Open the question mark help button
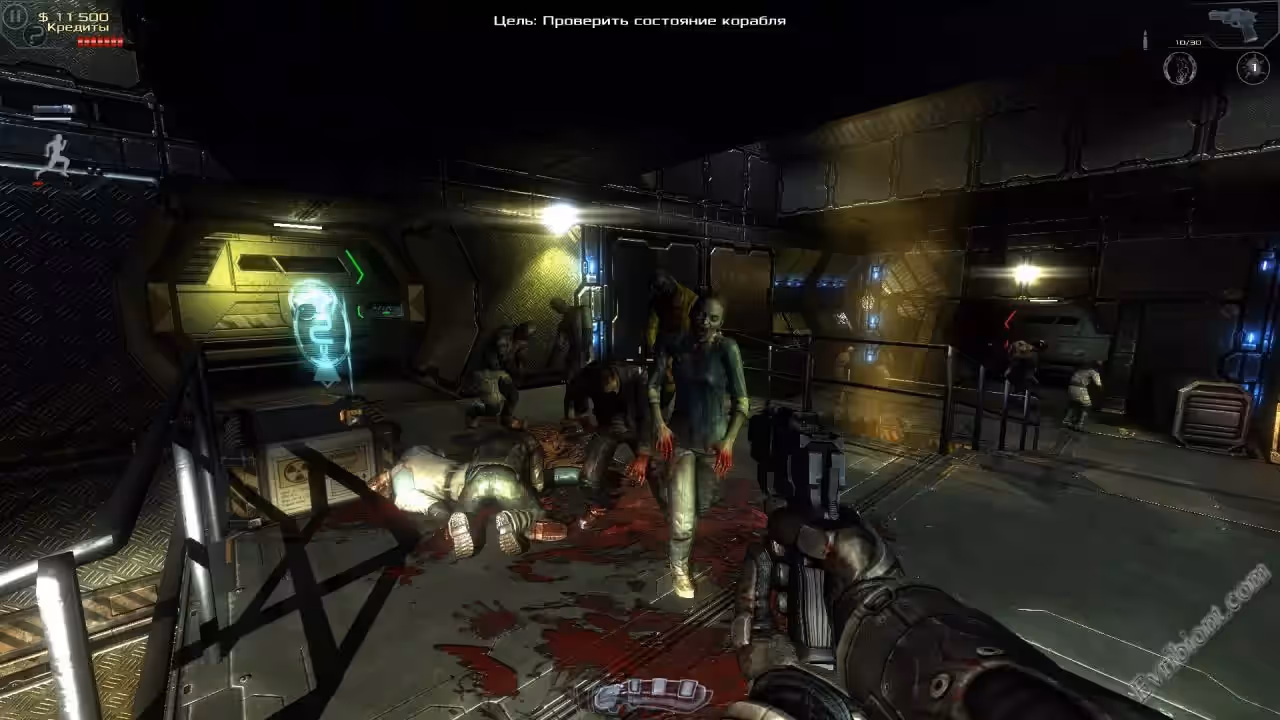Image resolution: width=1280 pixels, height=720 pixels. [35, 36]
